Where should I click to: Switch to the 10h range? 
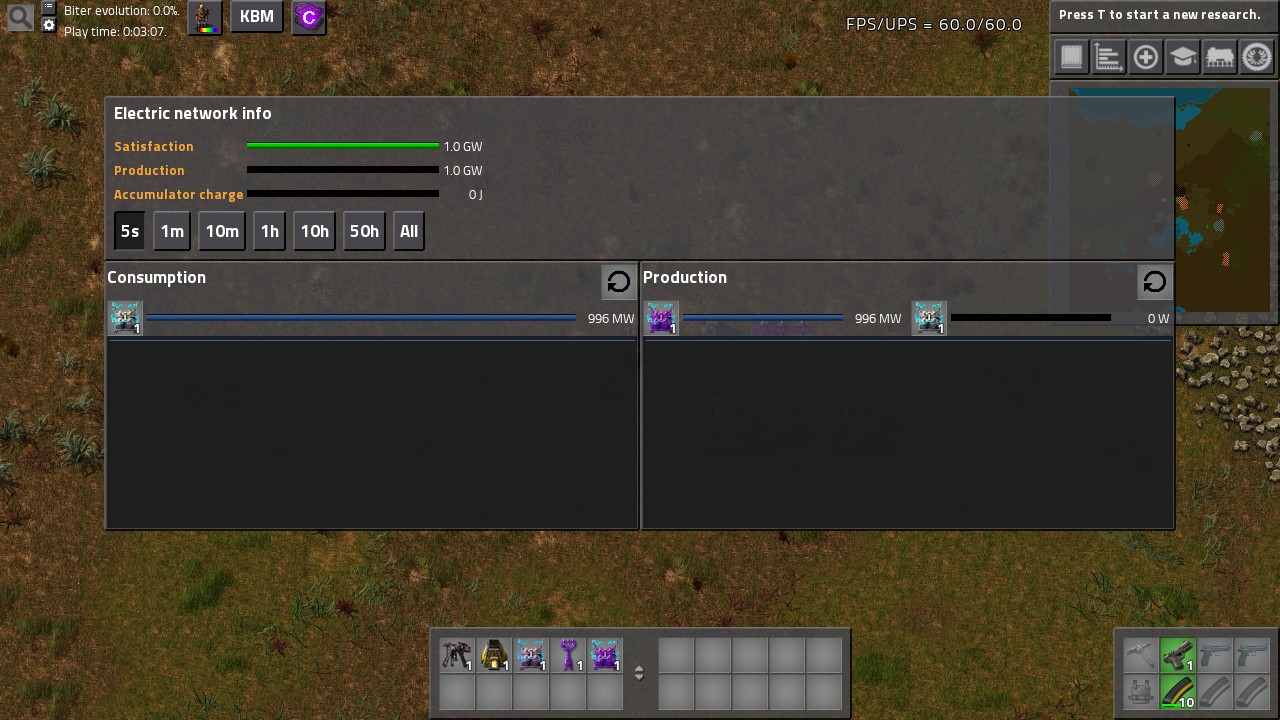[x=314, y=231]
